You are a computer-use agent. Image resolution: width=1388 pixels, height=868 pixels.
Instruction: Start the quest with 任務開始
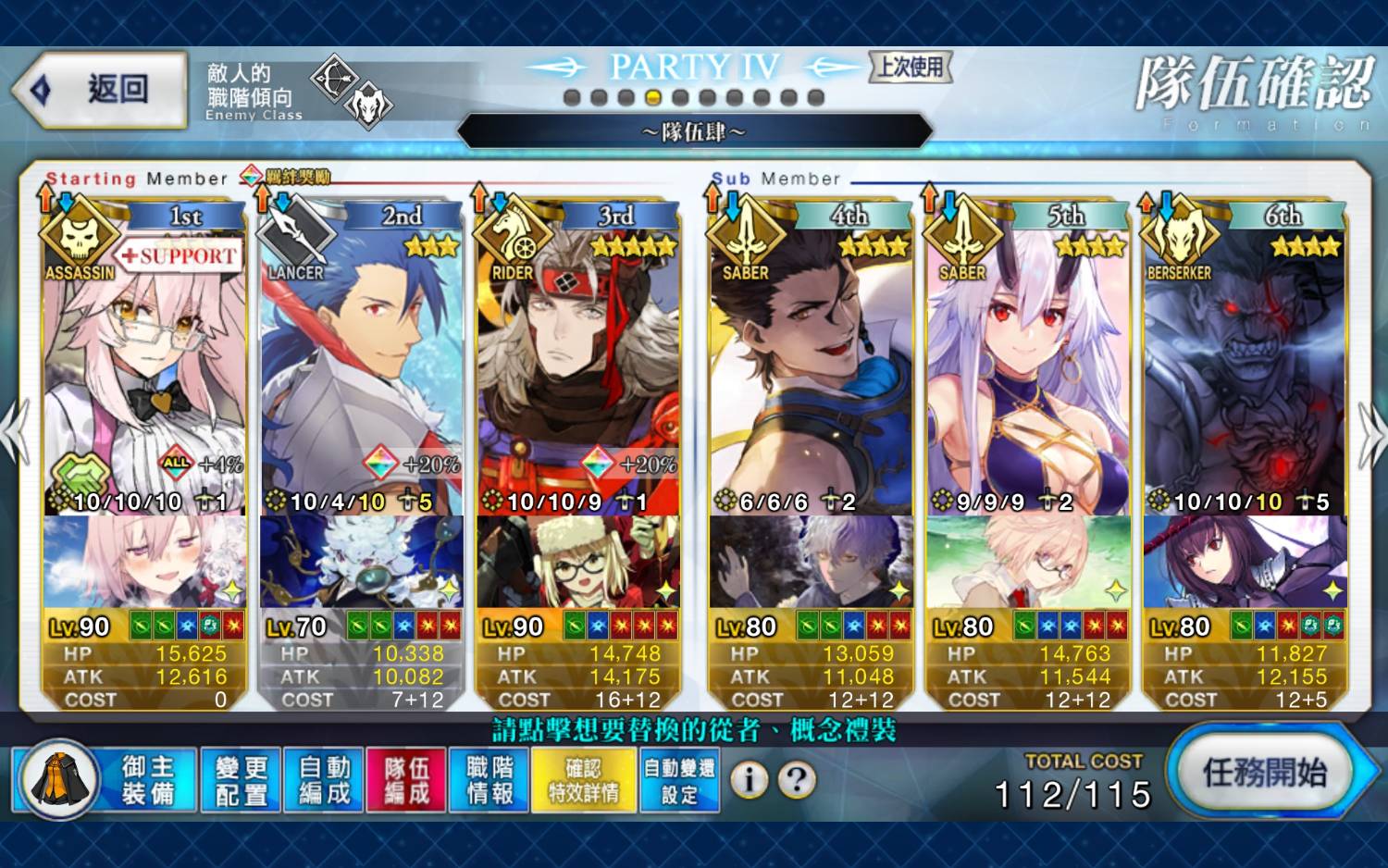[1264, 773]
